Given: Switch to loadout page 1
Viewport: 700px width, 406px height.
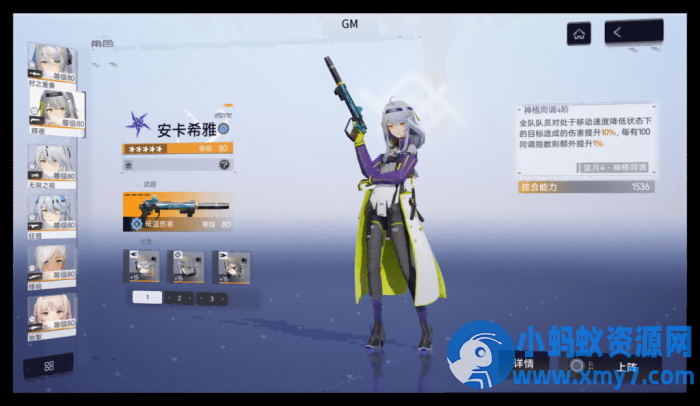Looking at the screenshot, I should [147, 298].
